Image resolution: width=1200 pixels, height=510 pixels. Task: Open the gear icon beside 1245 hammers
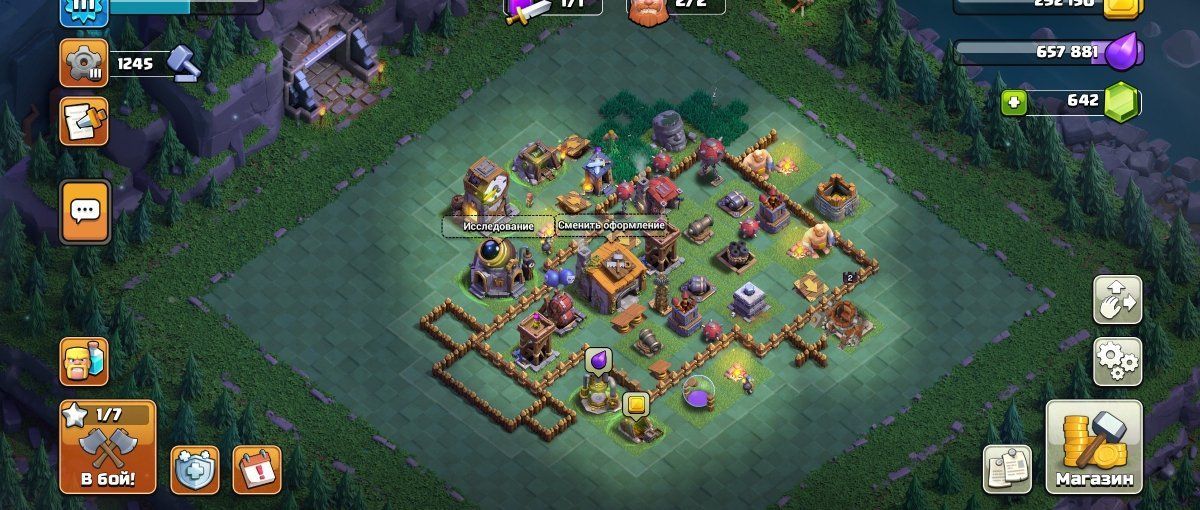84,64
